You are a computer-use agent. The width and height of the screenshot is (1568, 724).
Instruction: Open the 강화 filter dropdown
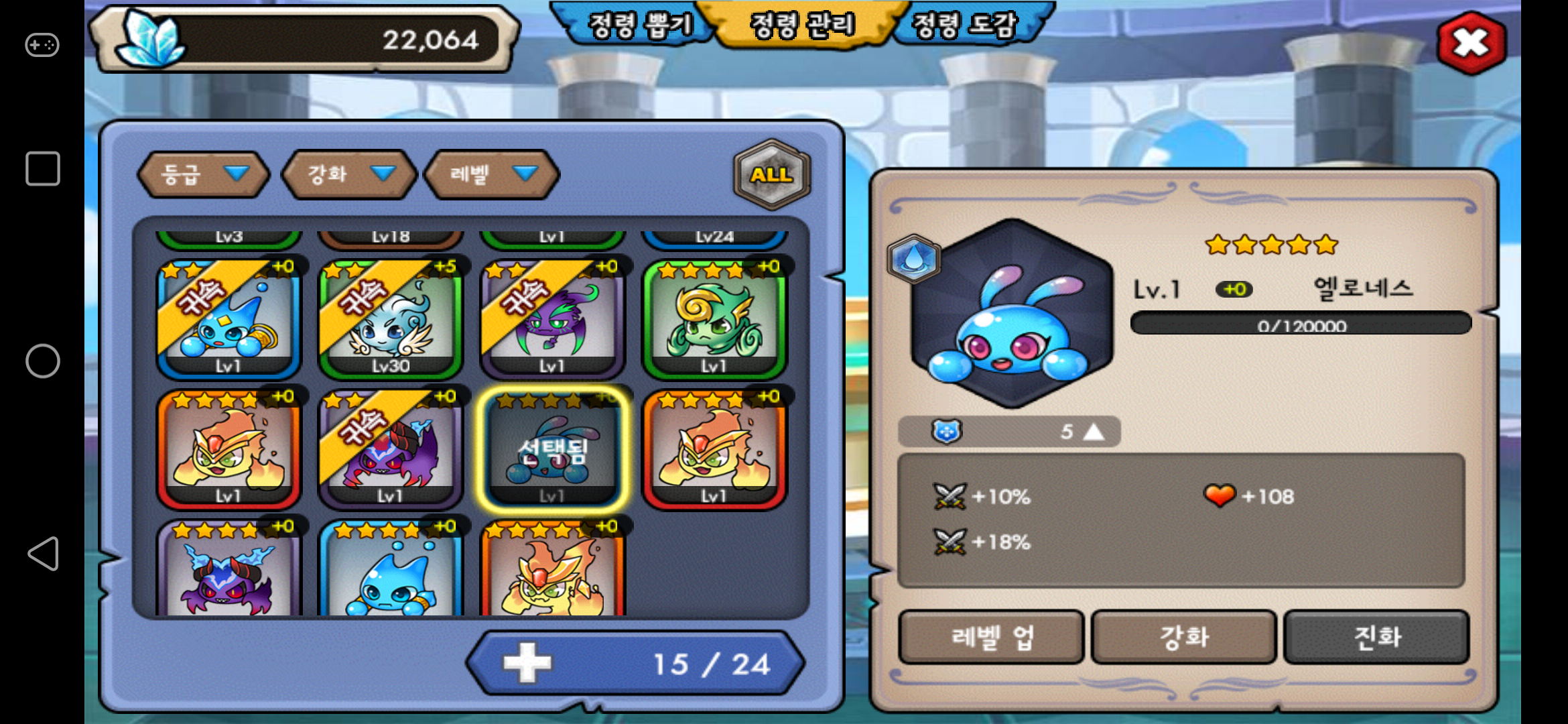[349, 174]
